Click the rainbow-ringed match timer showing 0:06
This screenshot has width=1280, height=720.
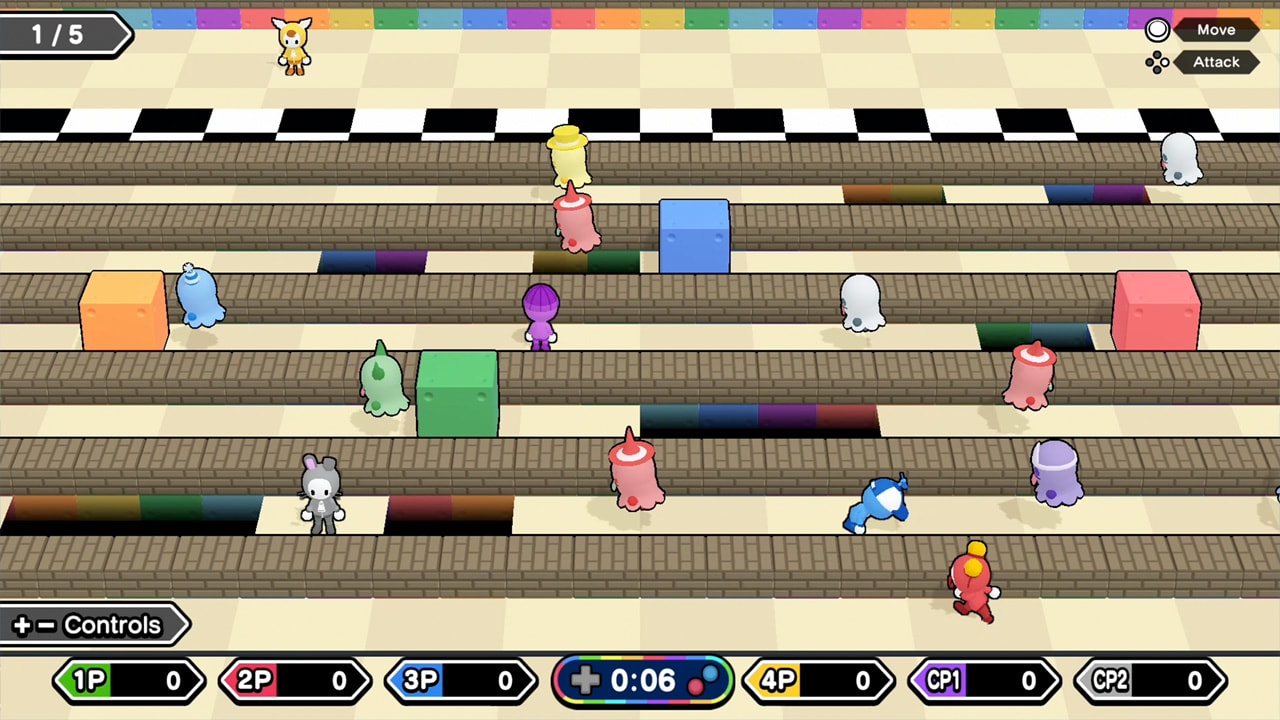[643, 681]
